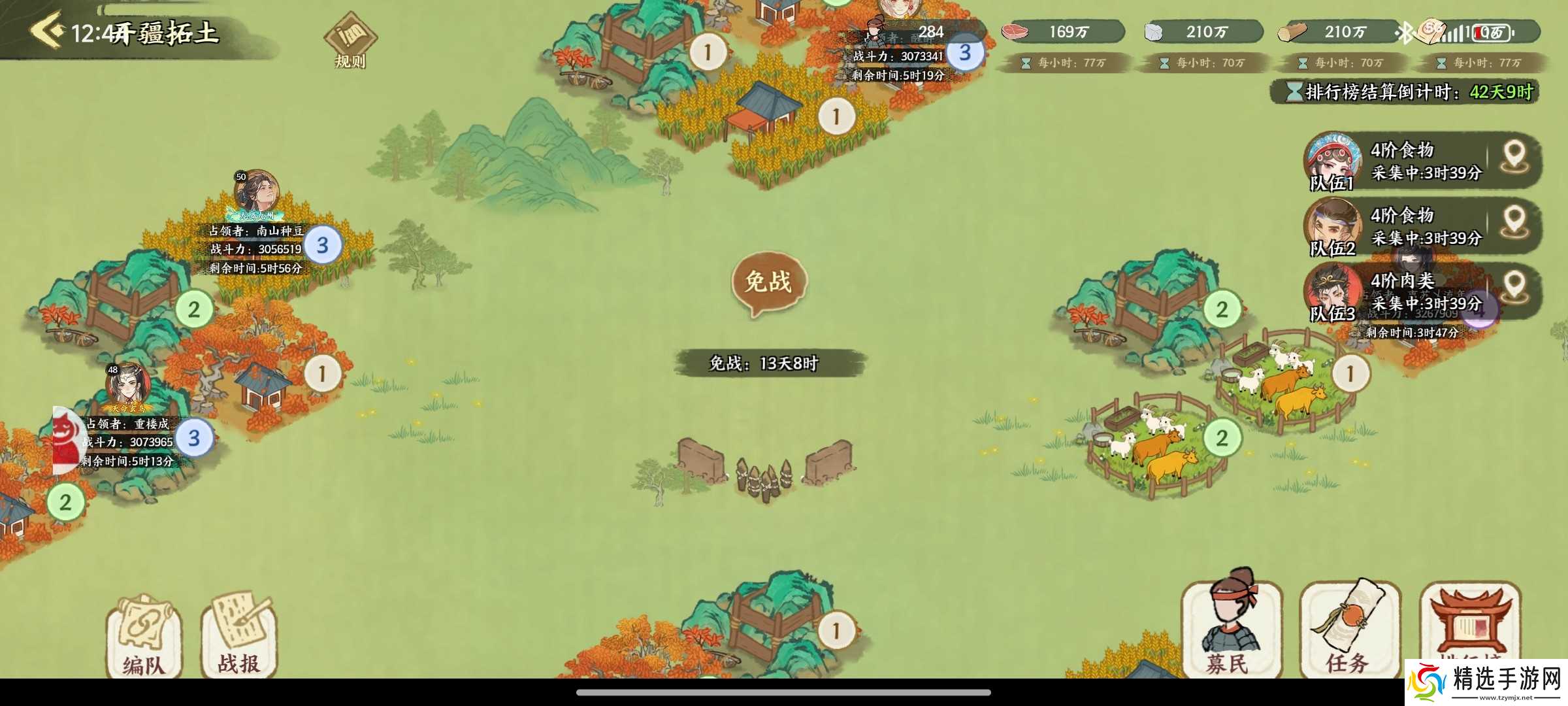This screenshot has width=1568, height=706.
Task: Open the 募民 recruit button
Action: (1231, 628)
